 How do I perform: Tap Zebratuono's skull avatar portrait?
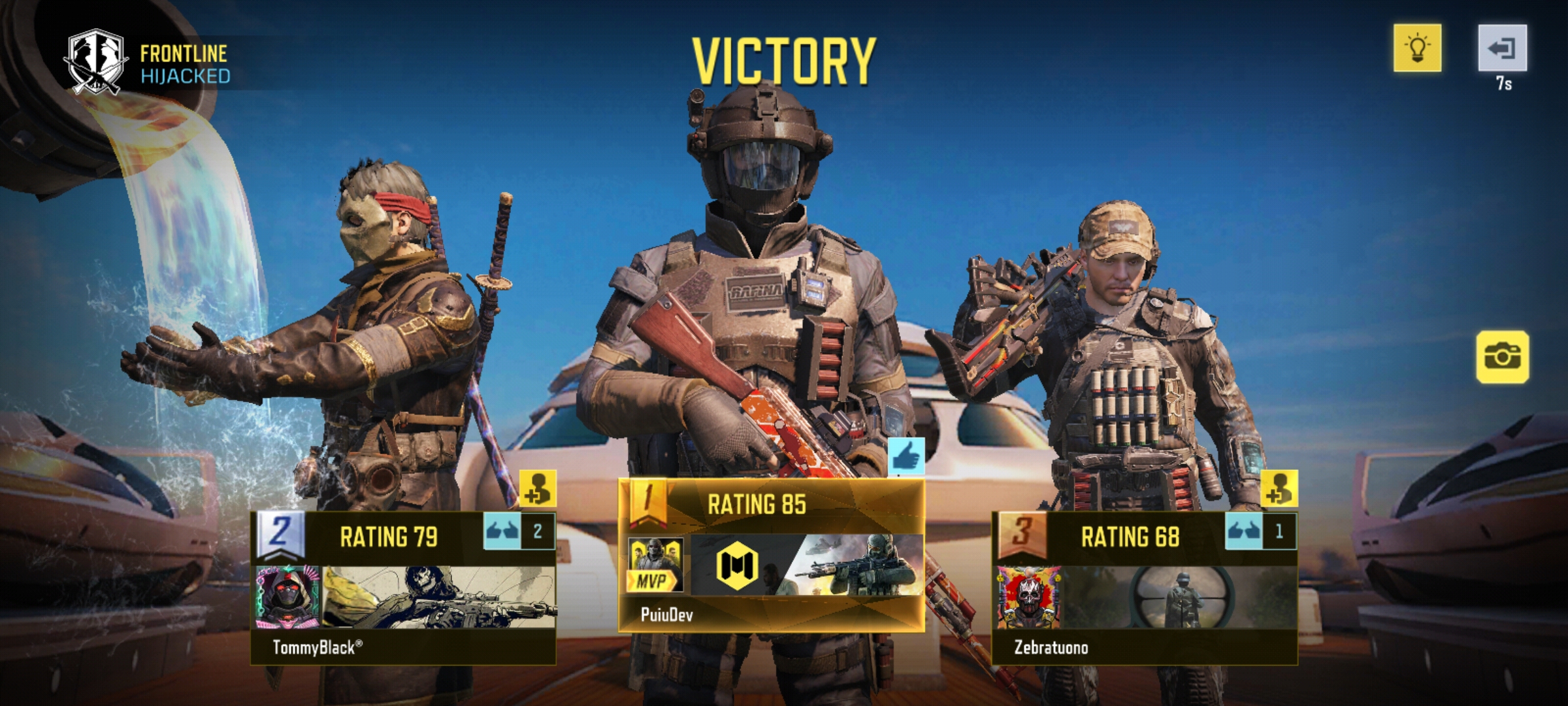coord(1028,596)
